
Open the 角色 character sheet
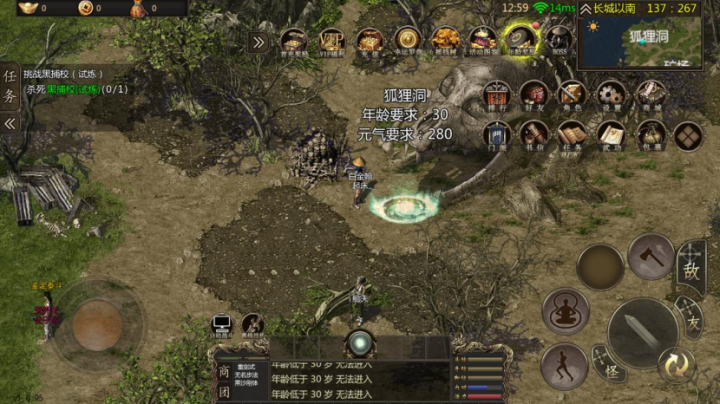click(572, 96)
